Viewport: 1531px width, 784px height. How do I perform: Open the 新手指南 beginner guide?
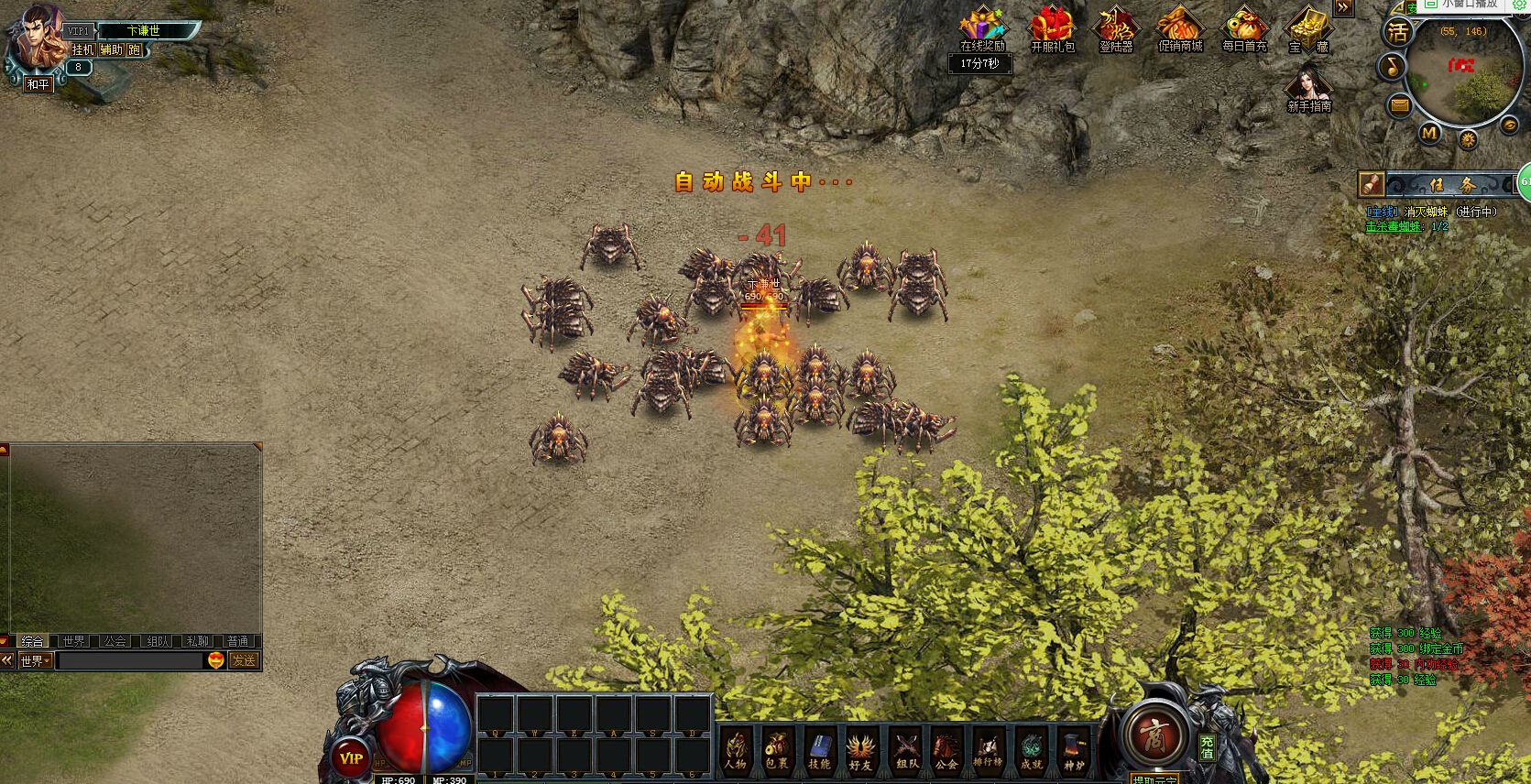tap(1308, 90)
